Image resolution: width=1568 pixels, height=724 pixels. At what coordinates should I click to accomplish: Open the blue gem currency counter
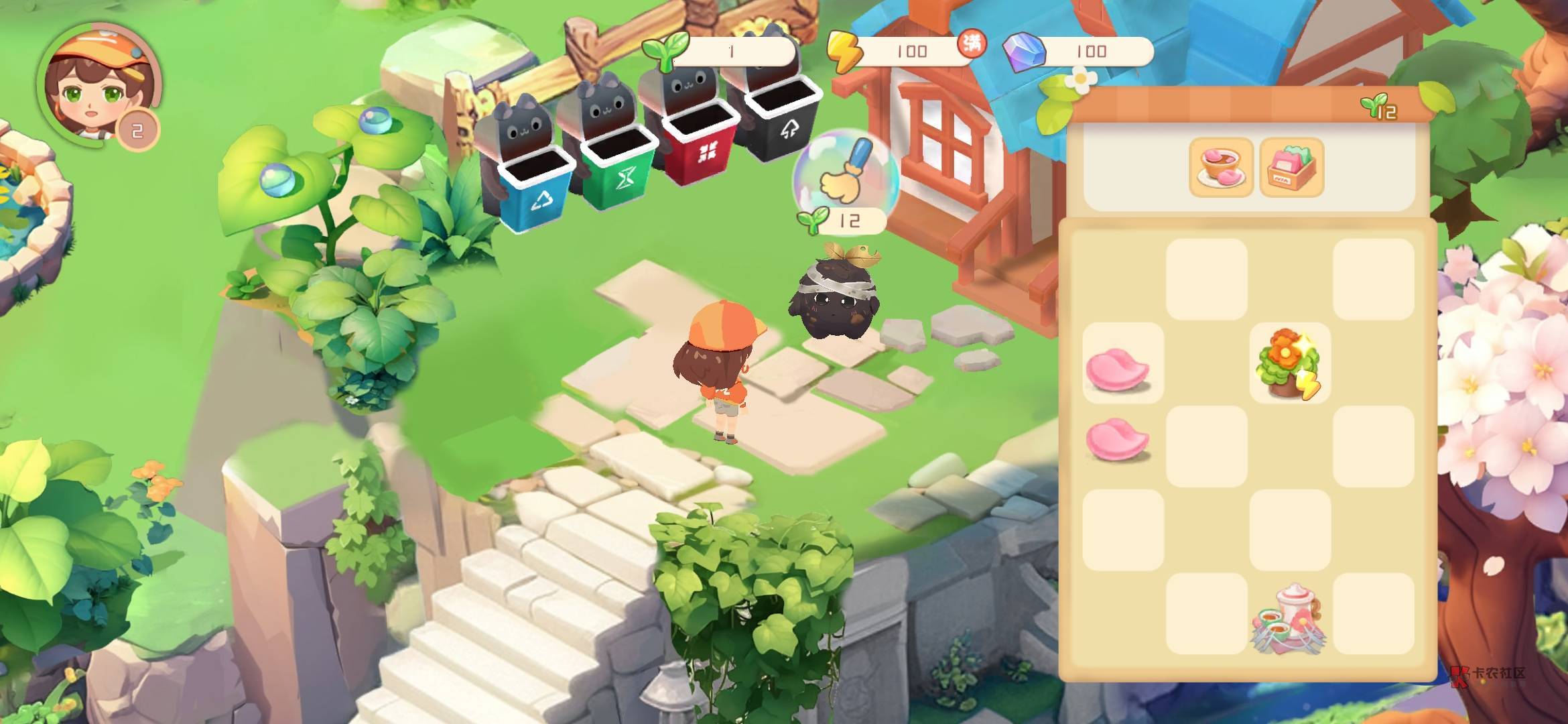click(1079, 51)
